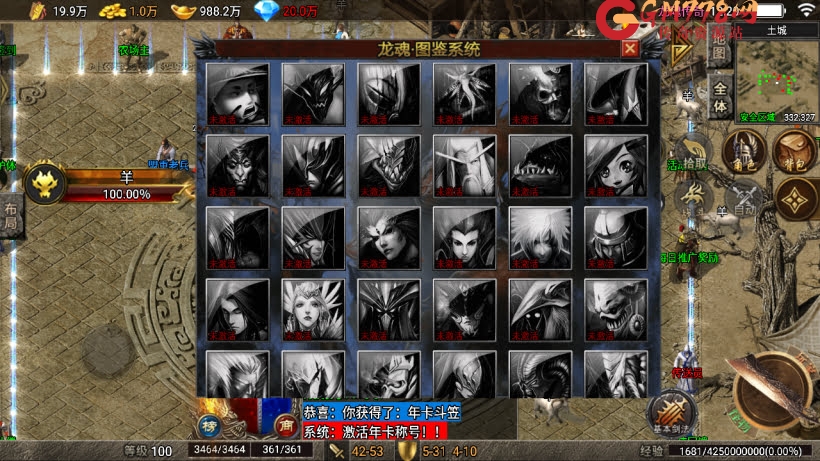
Task: Click the 羊 target golden beast emblem
Action: [x=45, y=185]
